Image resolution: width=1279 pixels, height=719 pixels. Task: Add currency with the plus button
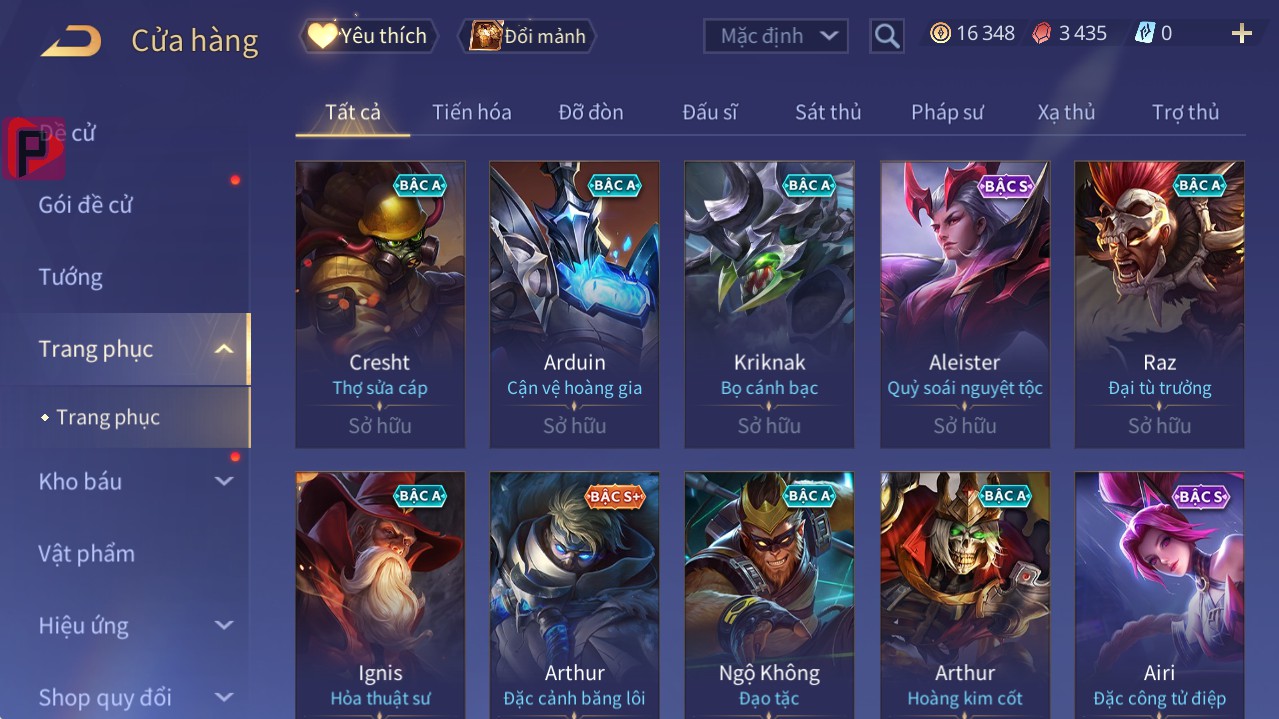pos(1242,34)
